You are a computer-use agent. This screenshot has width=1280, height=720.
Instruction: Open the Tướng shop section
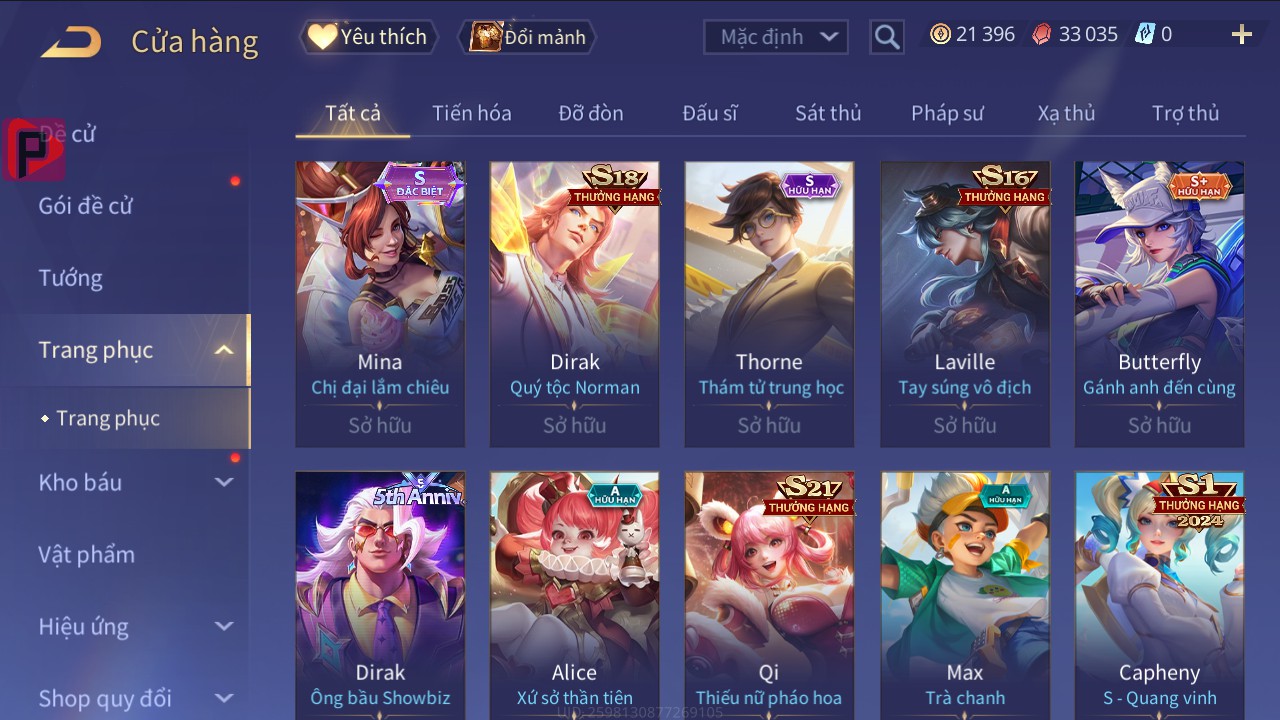71,278
